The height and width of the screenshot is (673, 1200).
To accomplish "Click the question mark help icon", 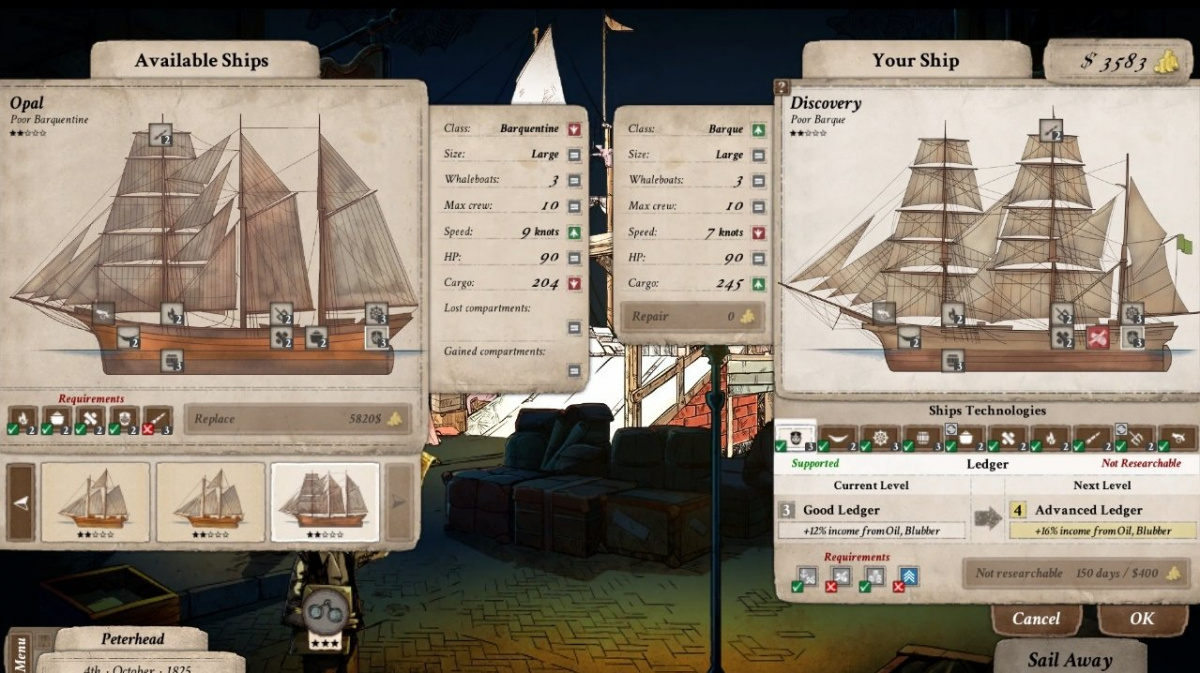I will (x=782, y=88).
